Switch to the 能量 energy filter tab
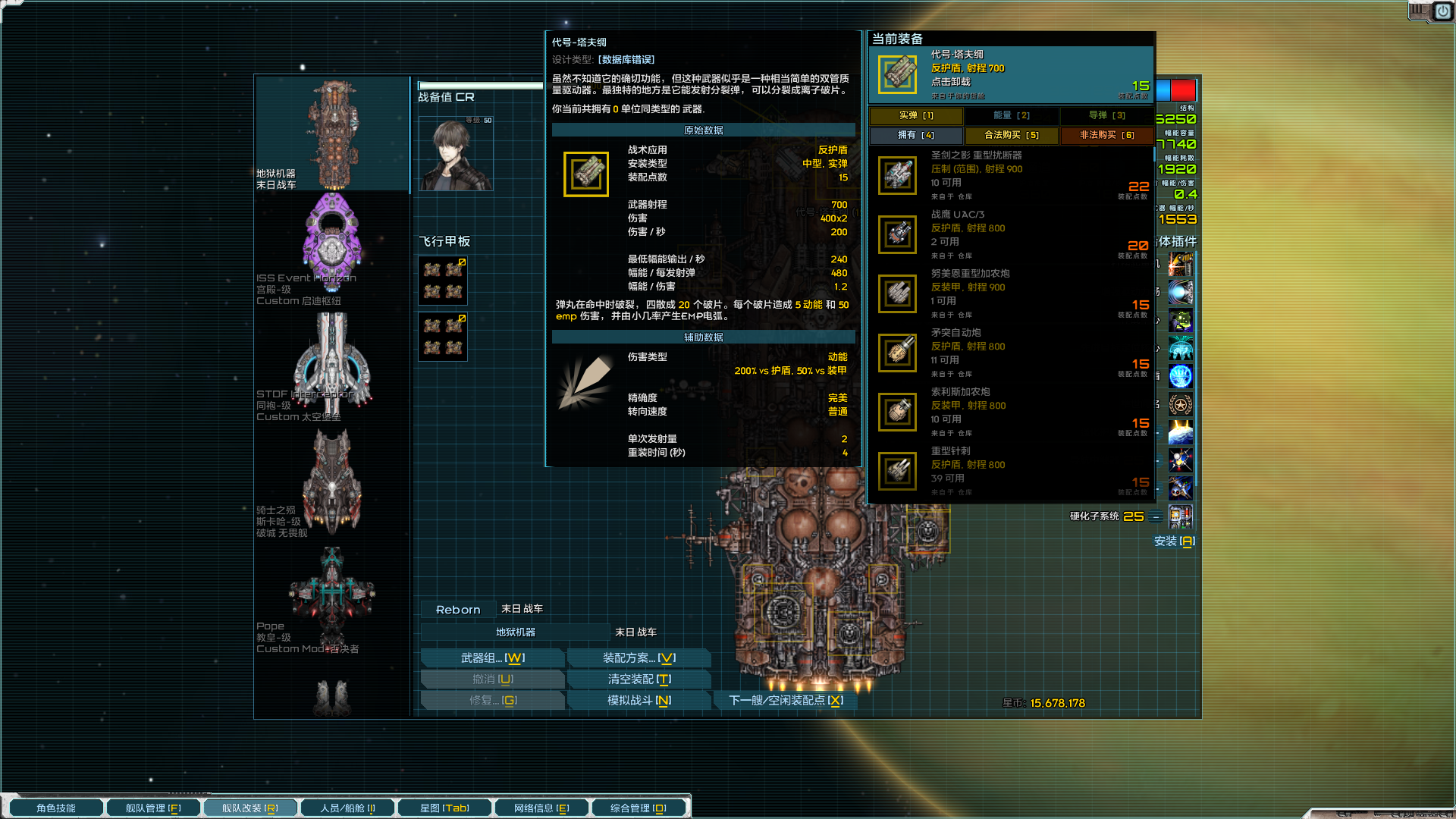 click(1012, 115)
